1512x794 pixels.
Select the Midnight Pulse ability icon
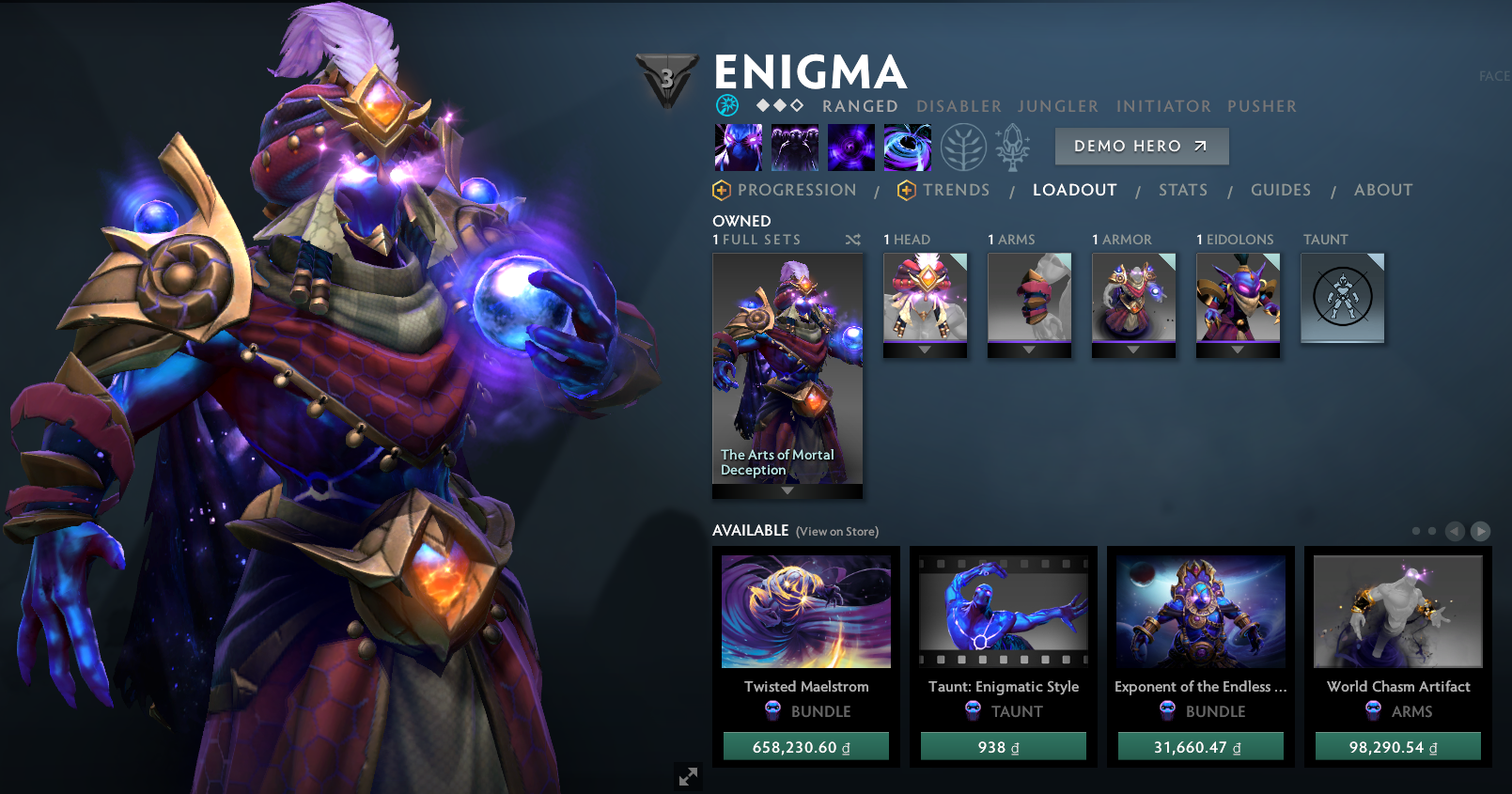point(851,147)
